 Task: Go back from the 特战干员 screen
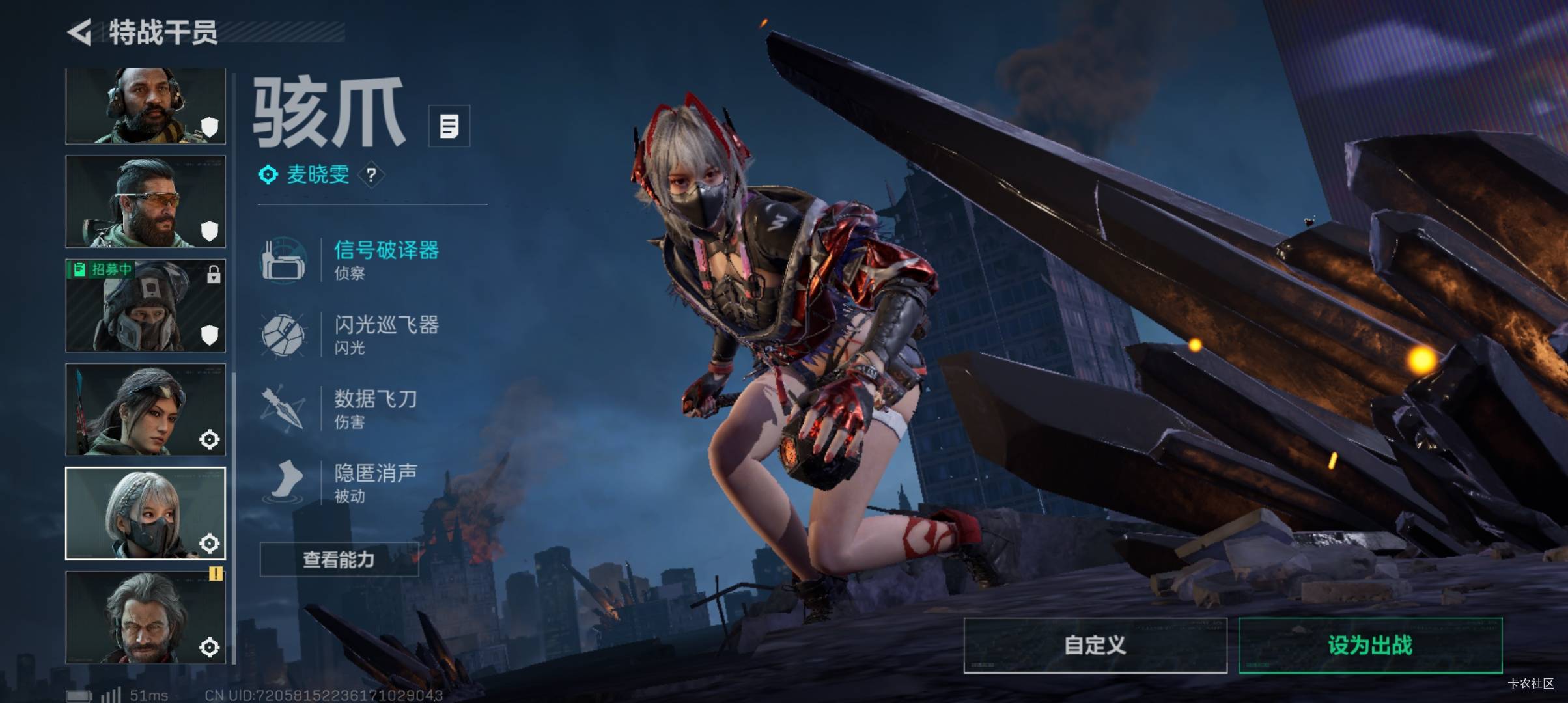[80, 33]
